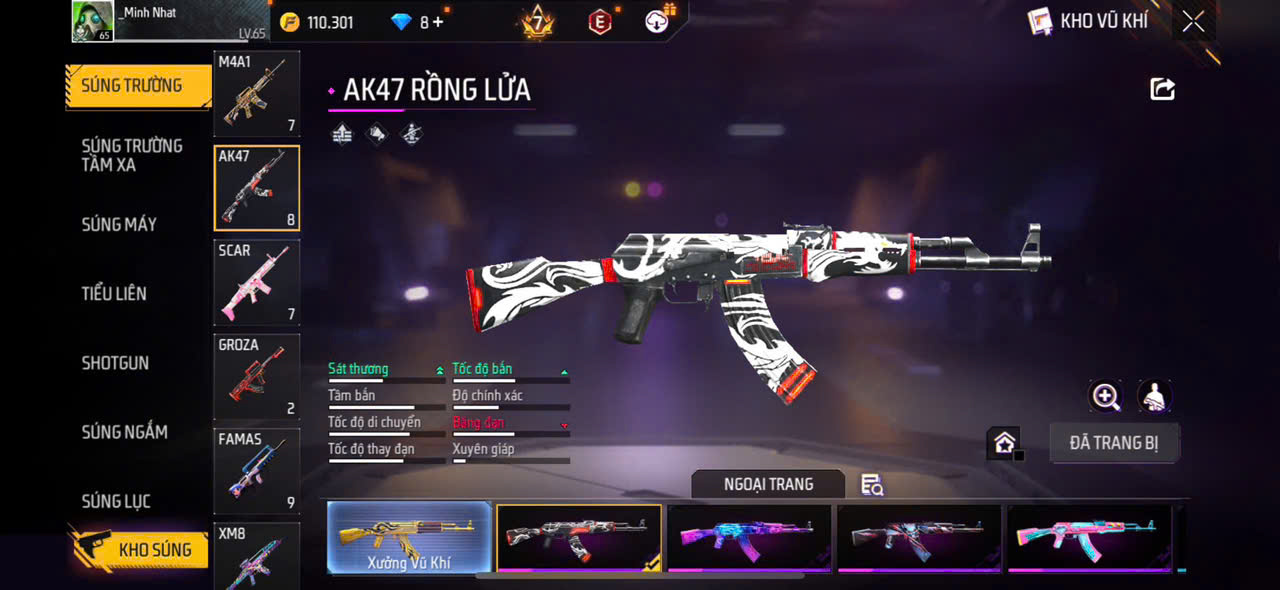Choose the Tiểu Liên category
1280x590 pixels.
(114, 293)
